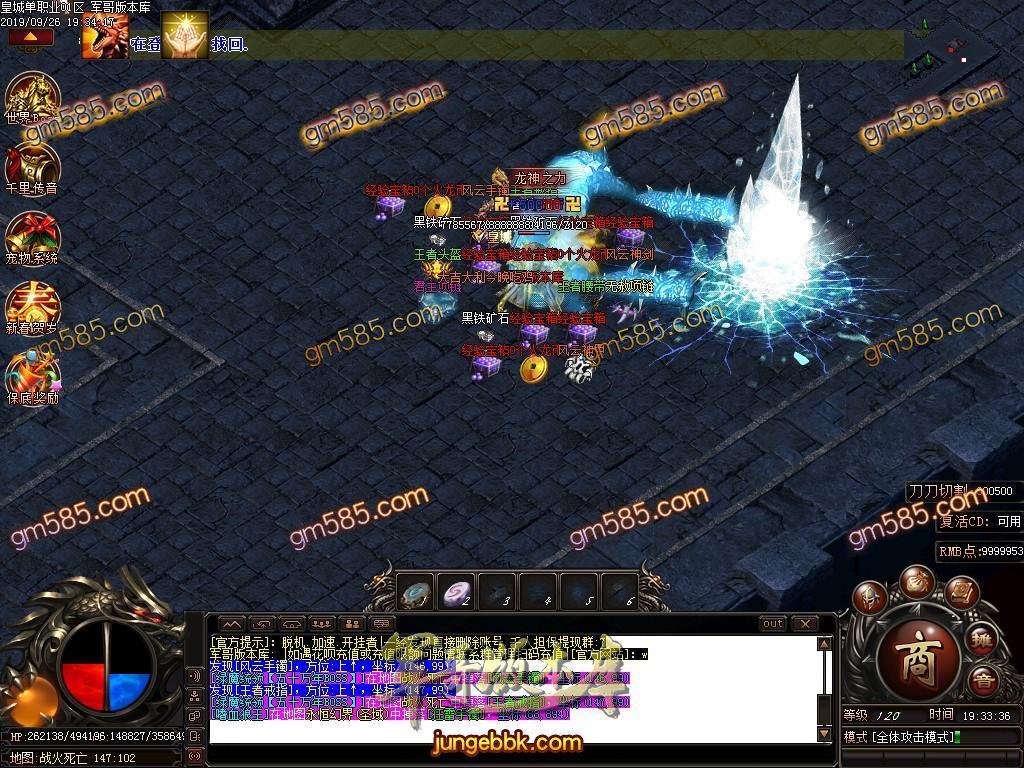Open the money bag inventory button
Viewport: 1024px width, 768px height.
point(915,581)
